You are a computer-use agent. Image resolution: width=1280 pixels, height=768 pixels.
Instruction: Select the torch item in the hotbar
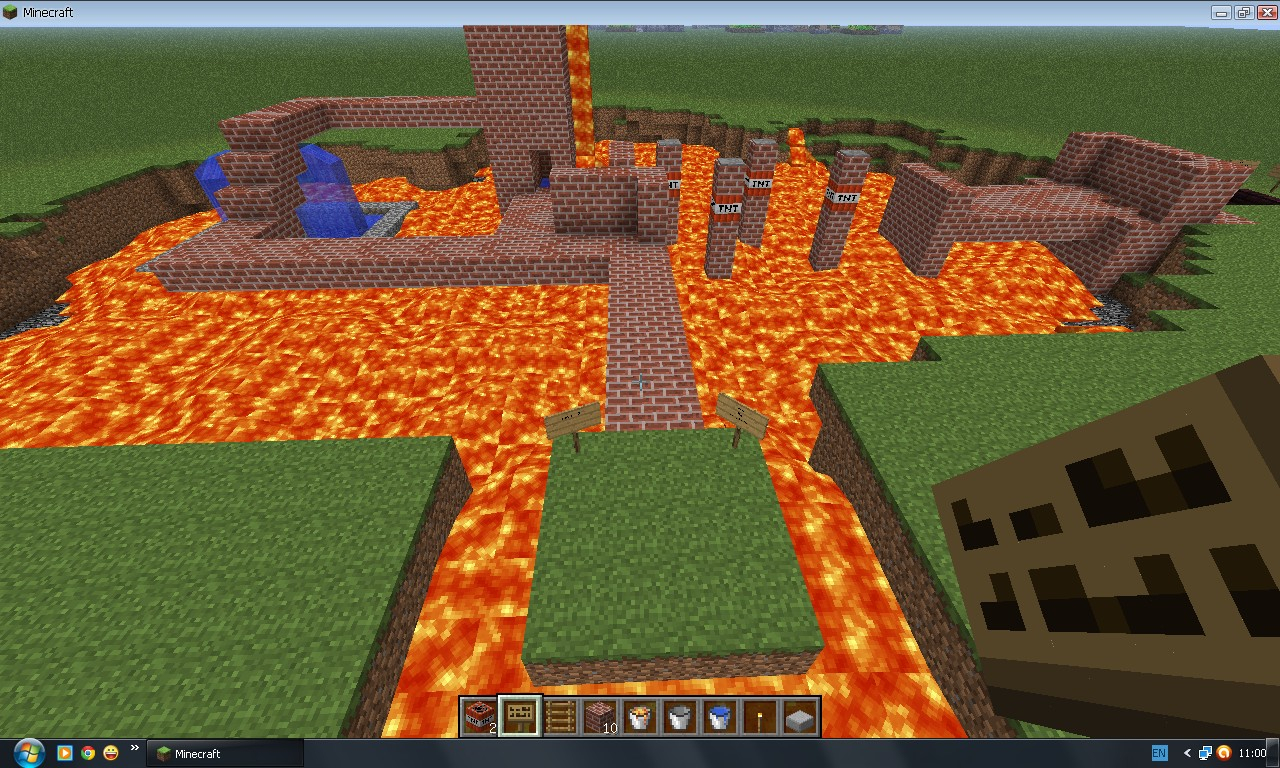tap(759, 717)
